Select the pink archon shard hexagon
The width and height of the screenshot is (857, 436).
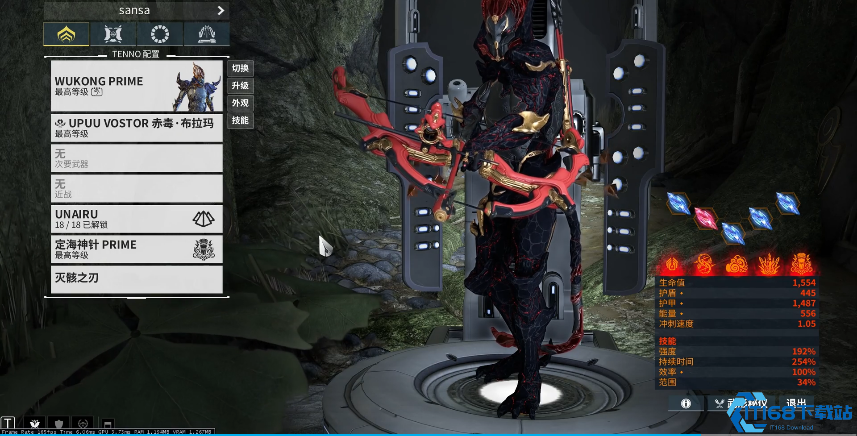(x=705, y=216)
